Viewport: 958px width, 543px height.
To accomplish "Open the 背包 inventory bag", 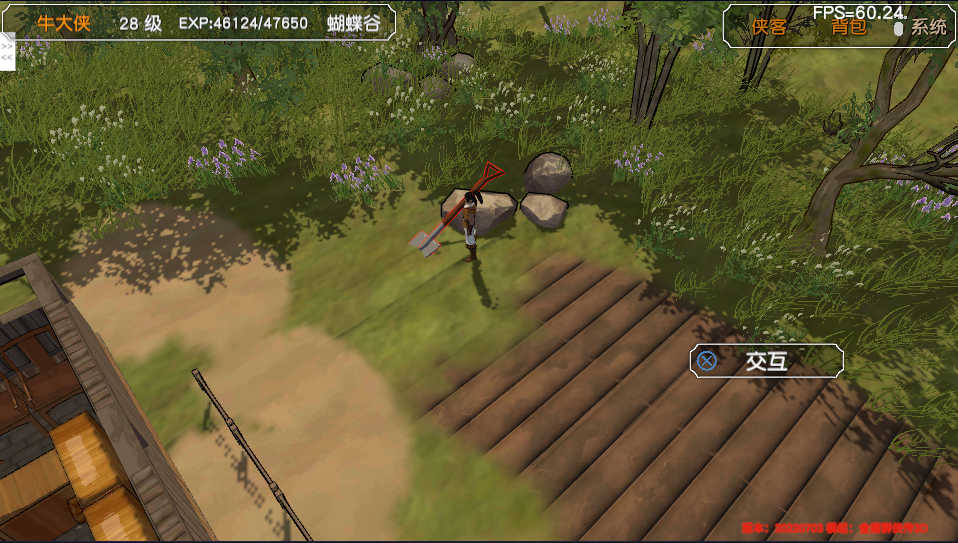I will point(849,27).
